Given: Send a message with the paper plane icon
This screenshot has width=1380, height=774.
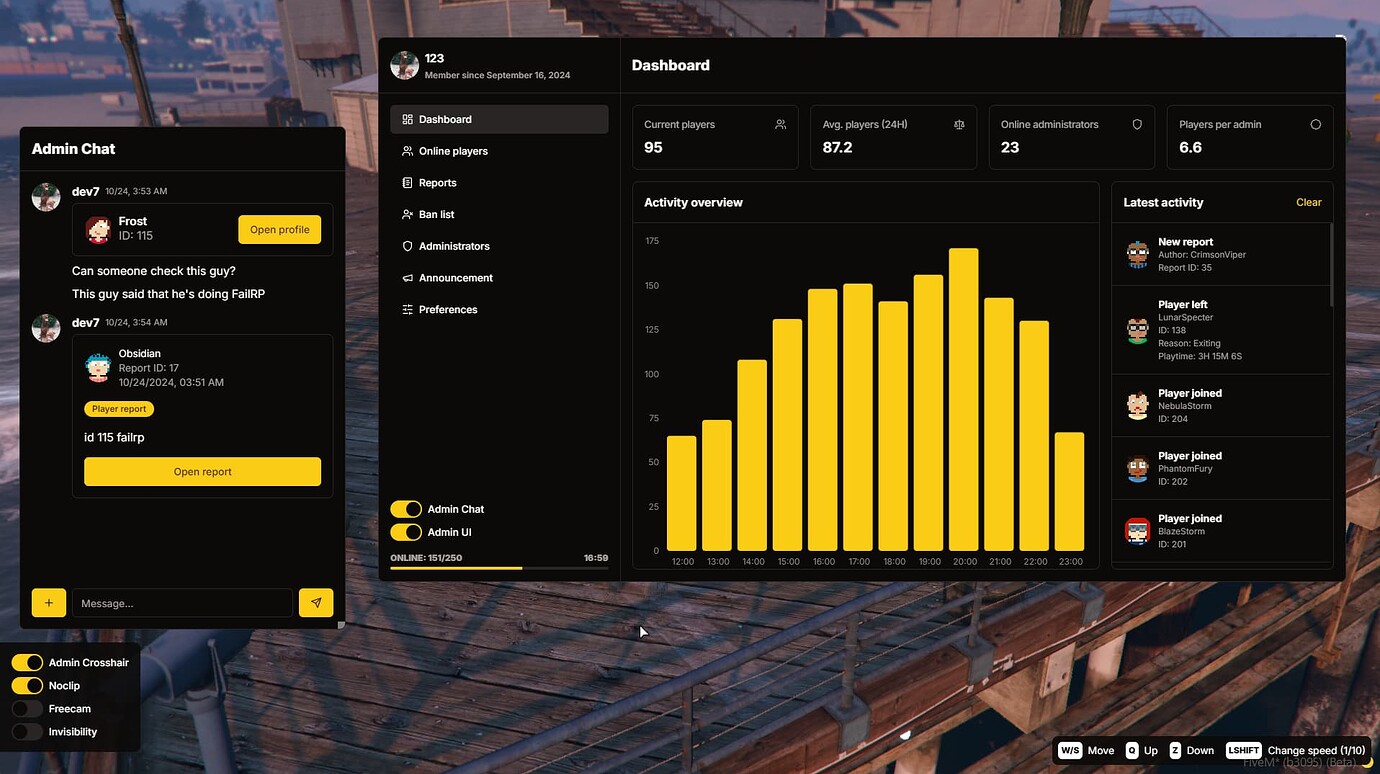Looking at the screenshot, I should tap(316, 602).
